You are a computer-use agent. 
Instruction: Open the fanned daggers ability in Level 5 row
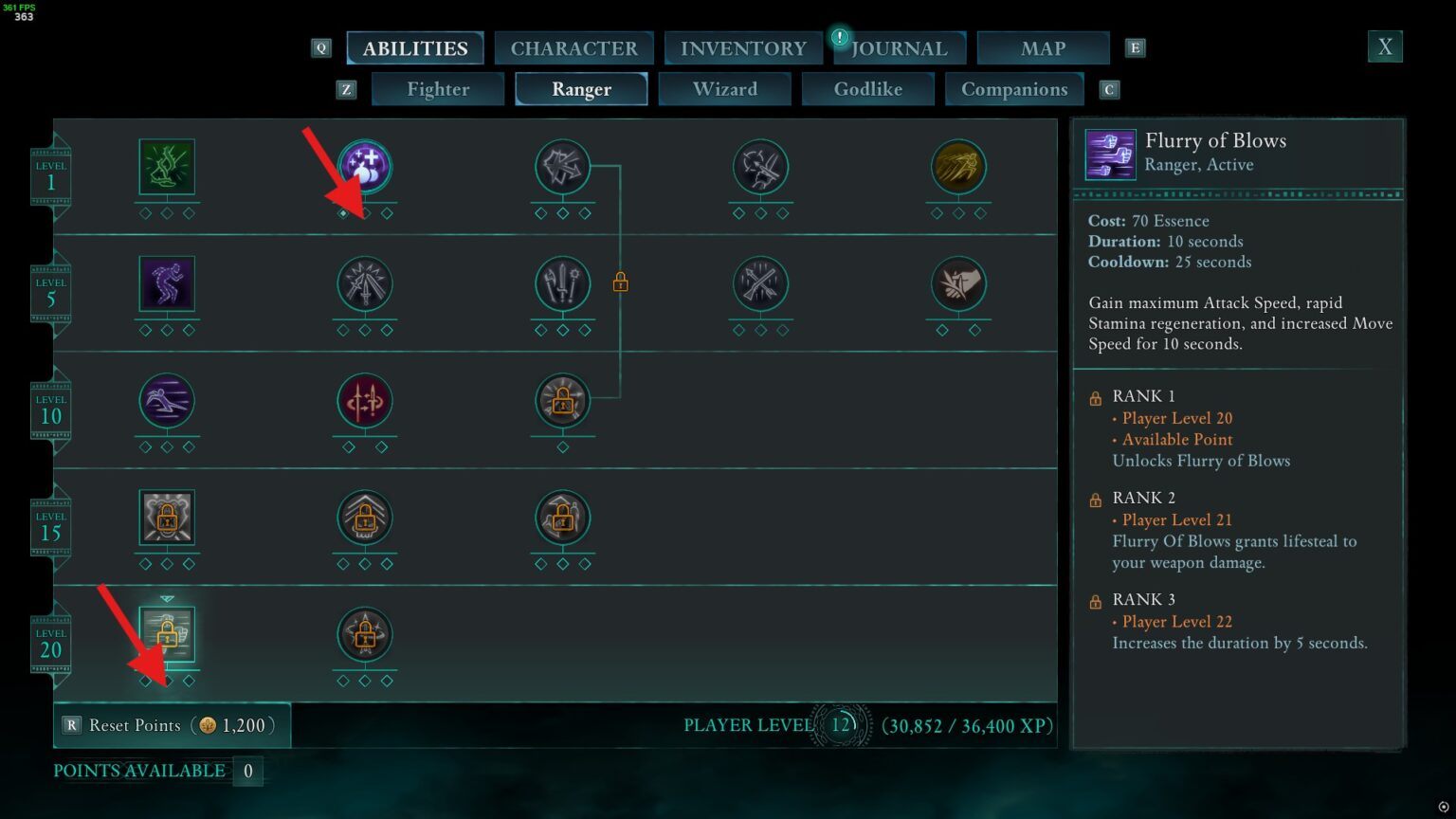tap(365, 283)
